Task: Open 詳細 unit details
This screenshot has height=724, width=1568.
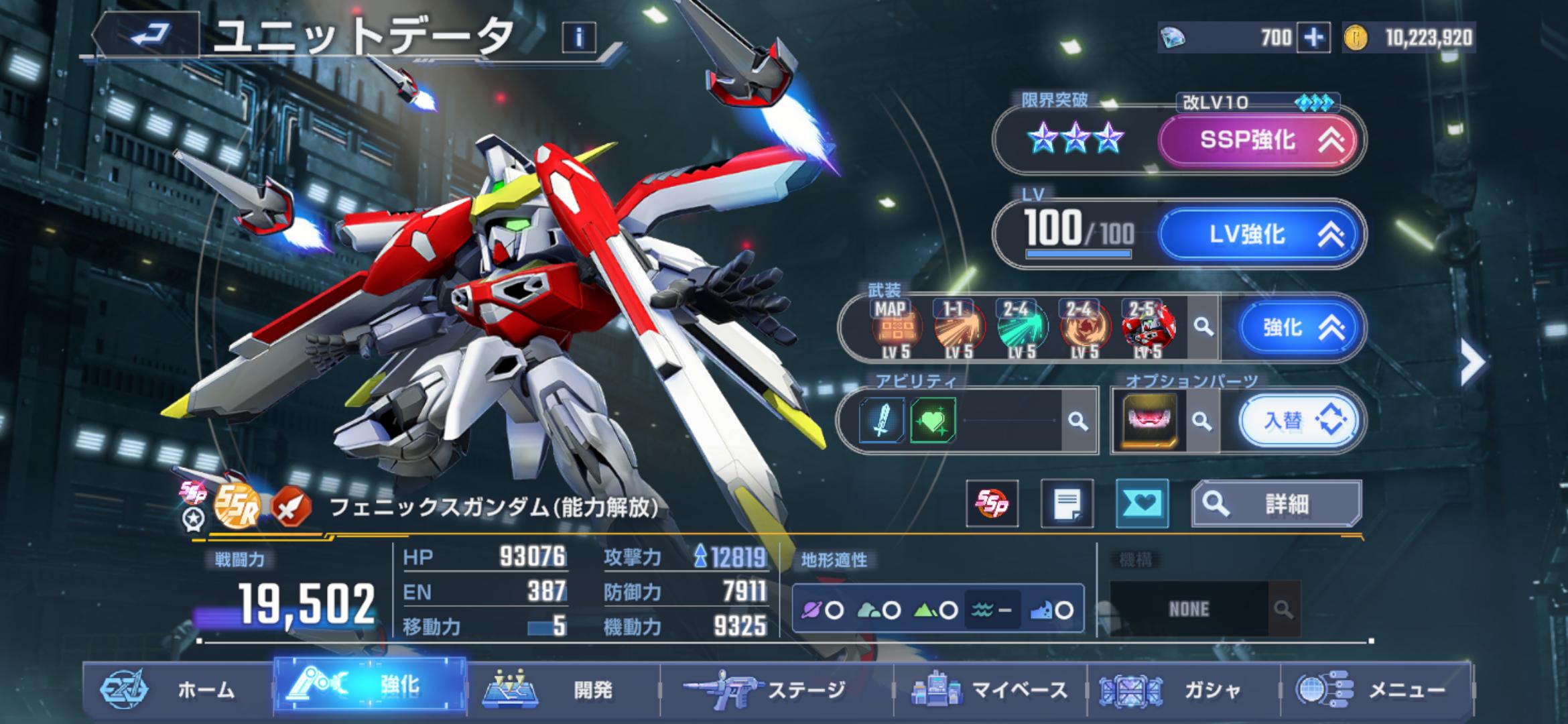Action: tap(1276, 503)
